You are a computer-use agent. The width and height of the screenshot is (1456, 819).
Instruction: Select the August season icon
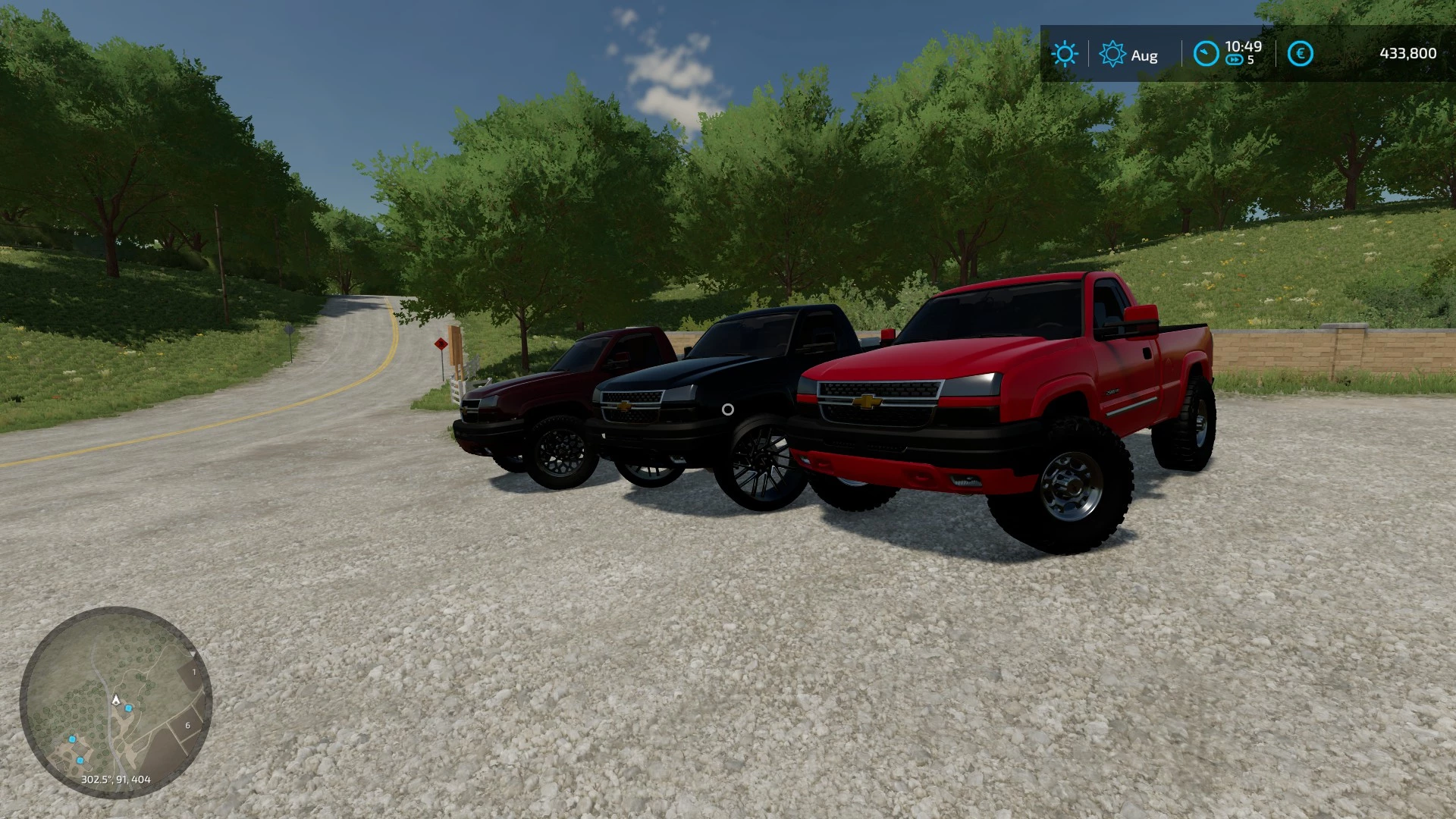1112,54
